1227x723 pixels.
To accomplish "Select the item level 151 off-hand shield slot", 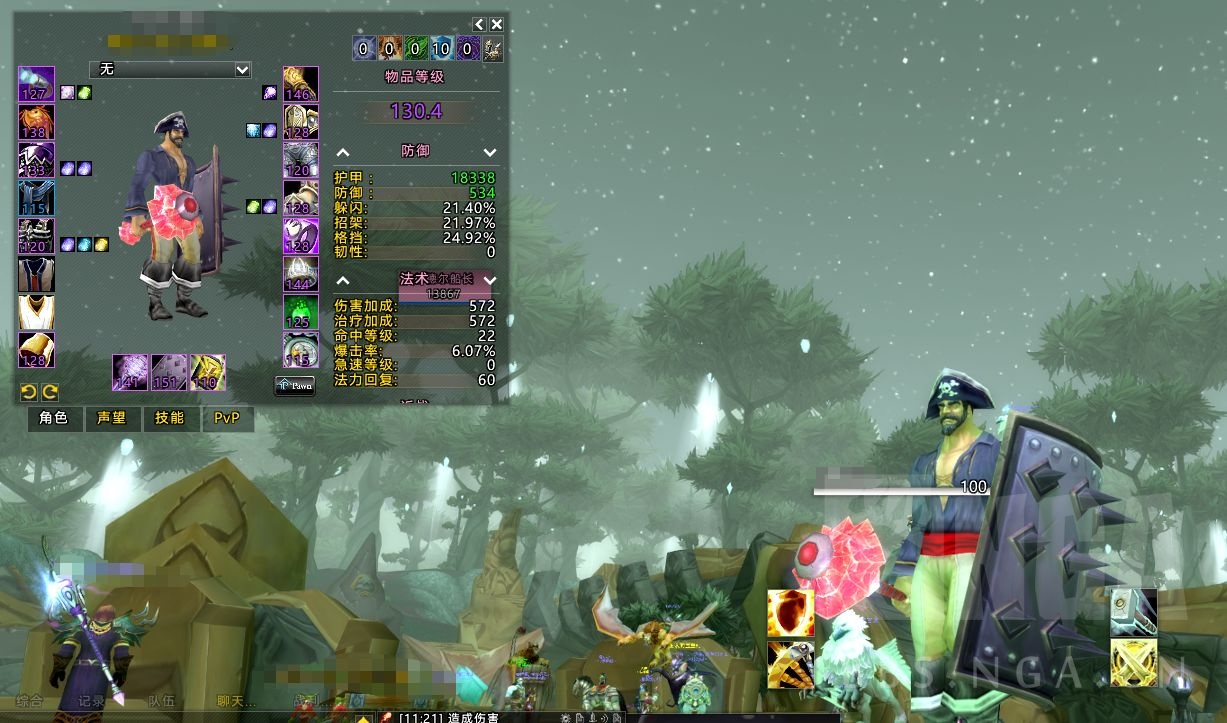I will tap(168, 372).
